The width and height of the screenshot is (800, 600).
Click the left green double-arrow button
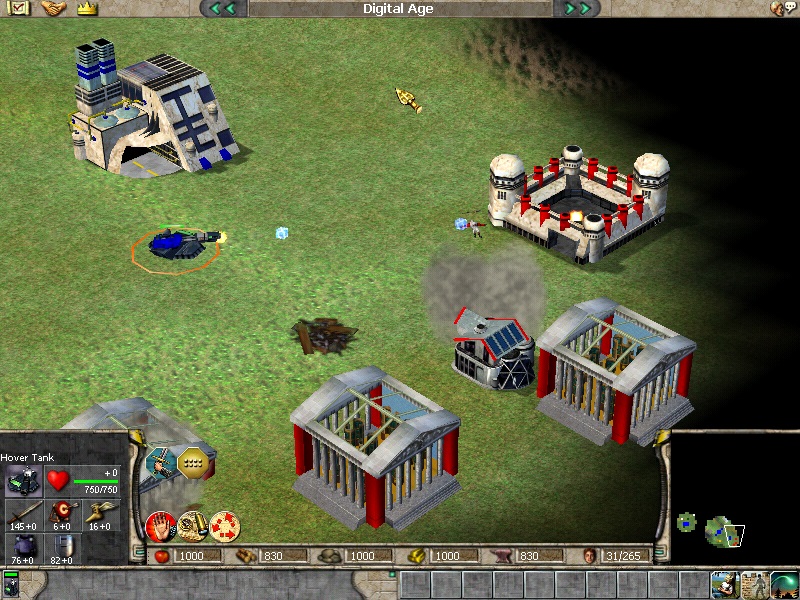click(x=223, y=9)
